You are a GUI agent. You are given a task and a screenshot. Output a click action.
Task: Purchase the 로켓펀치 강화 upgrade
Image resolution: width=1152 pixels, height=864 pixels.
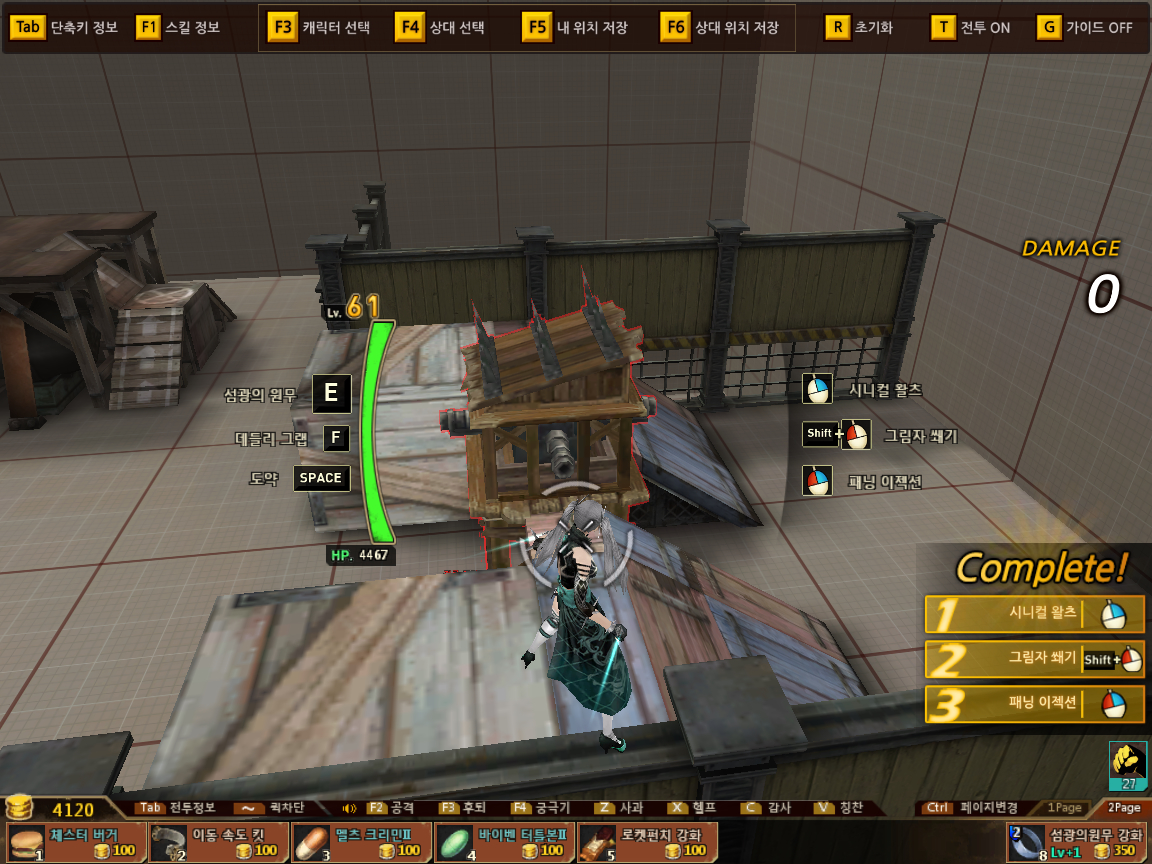647,842
